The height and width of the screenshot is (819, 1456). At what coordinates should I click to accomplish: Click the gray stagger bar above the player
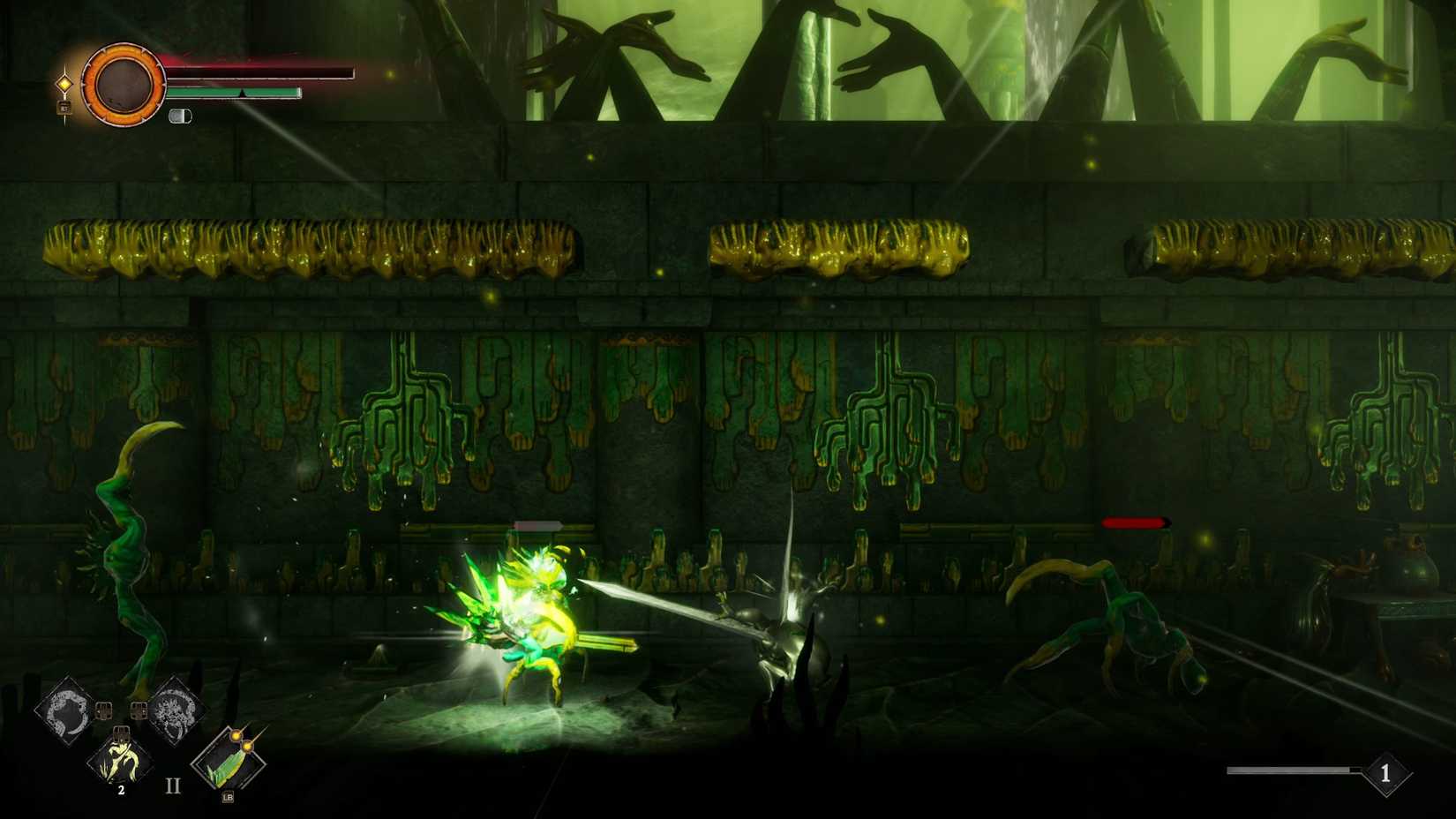(x=538, y=523)
